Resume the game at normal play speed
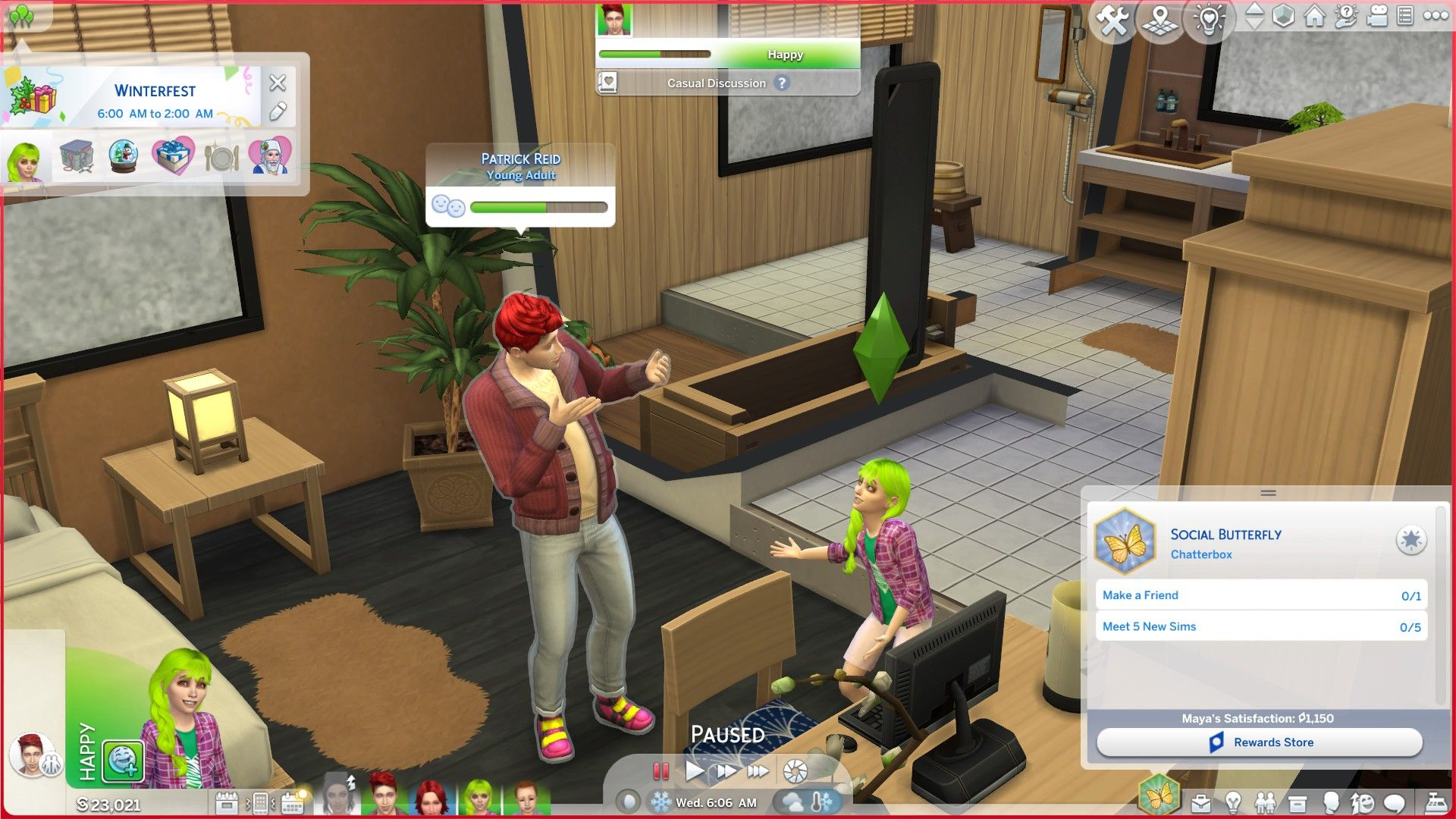1456x819 pixels. [x=694, y=771]
